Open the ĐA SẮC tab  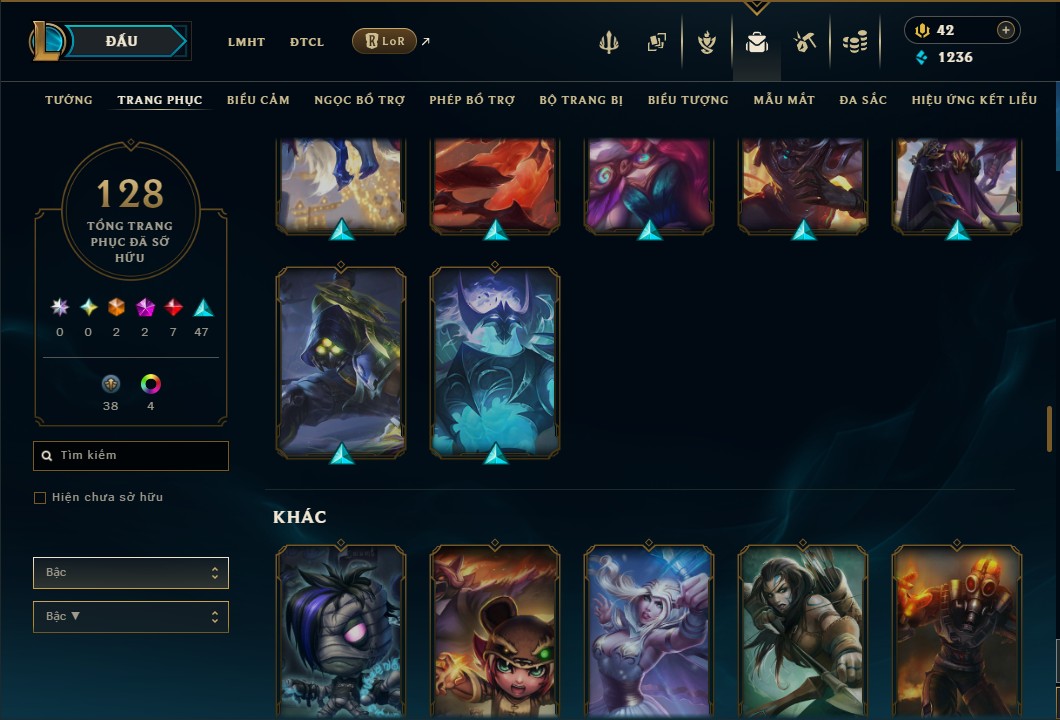[x=863, y=100]
